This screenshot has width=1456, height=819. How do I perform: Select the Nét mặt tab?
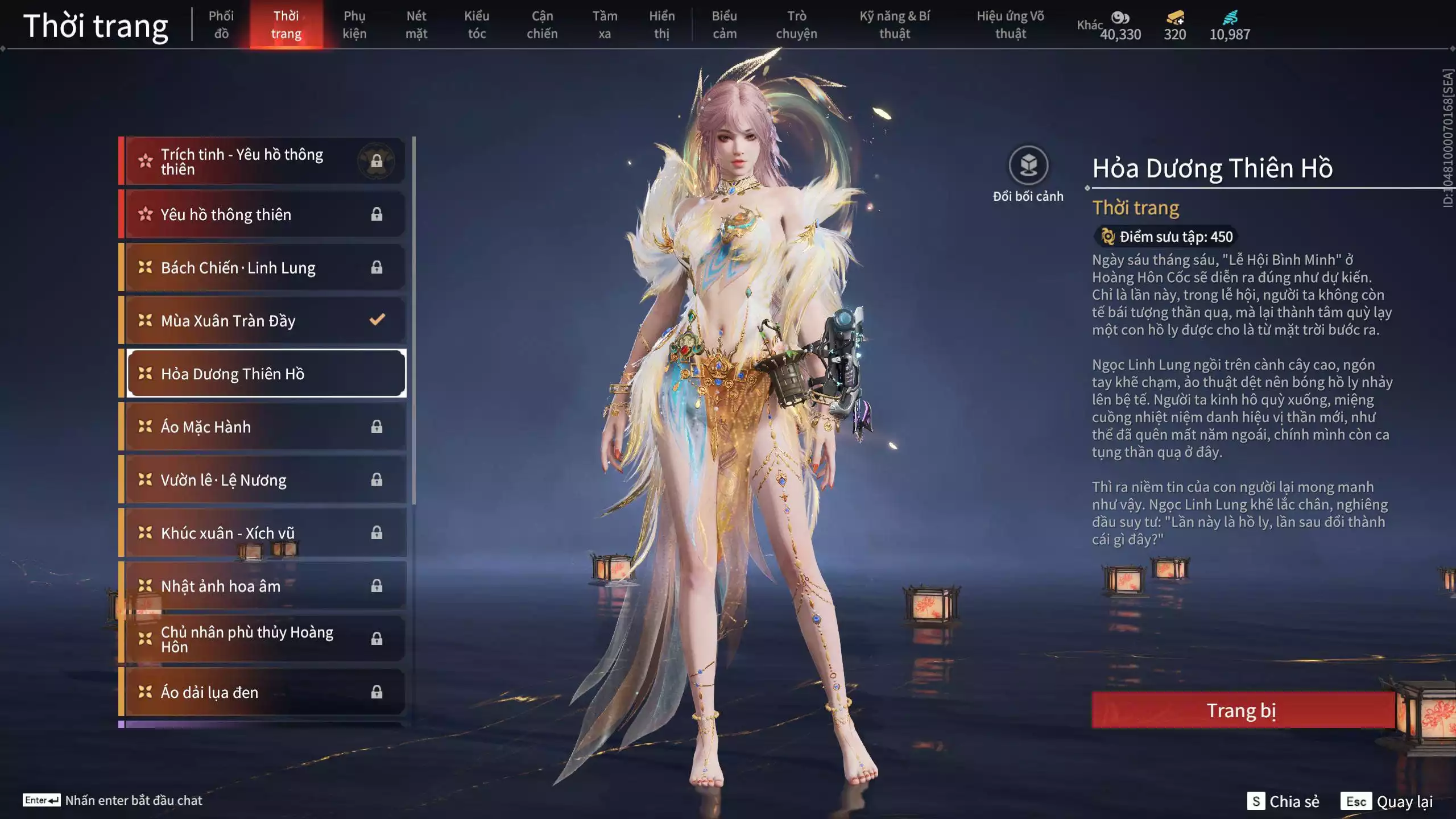coord(416,25)
